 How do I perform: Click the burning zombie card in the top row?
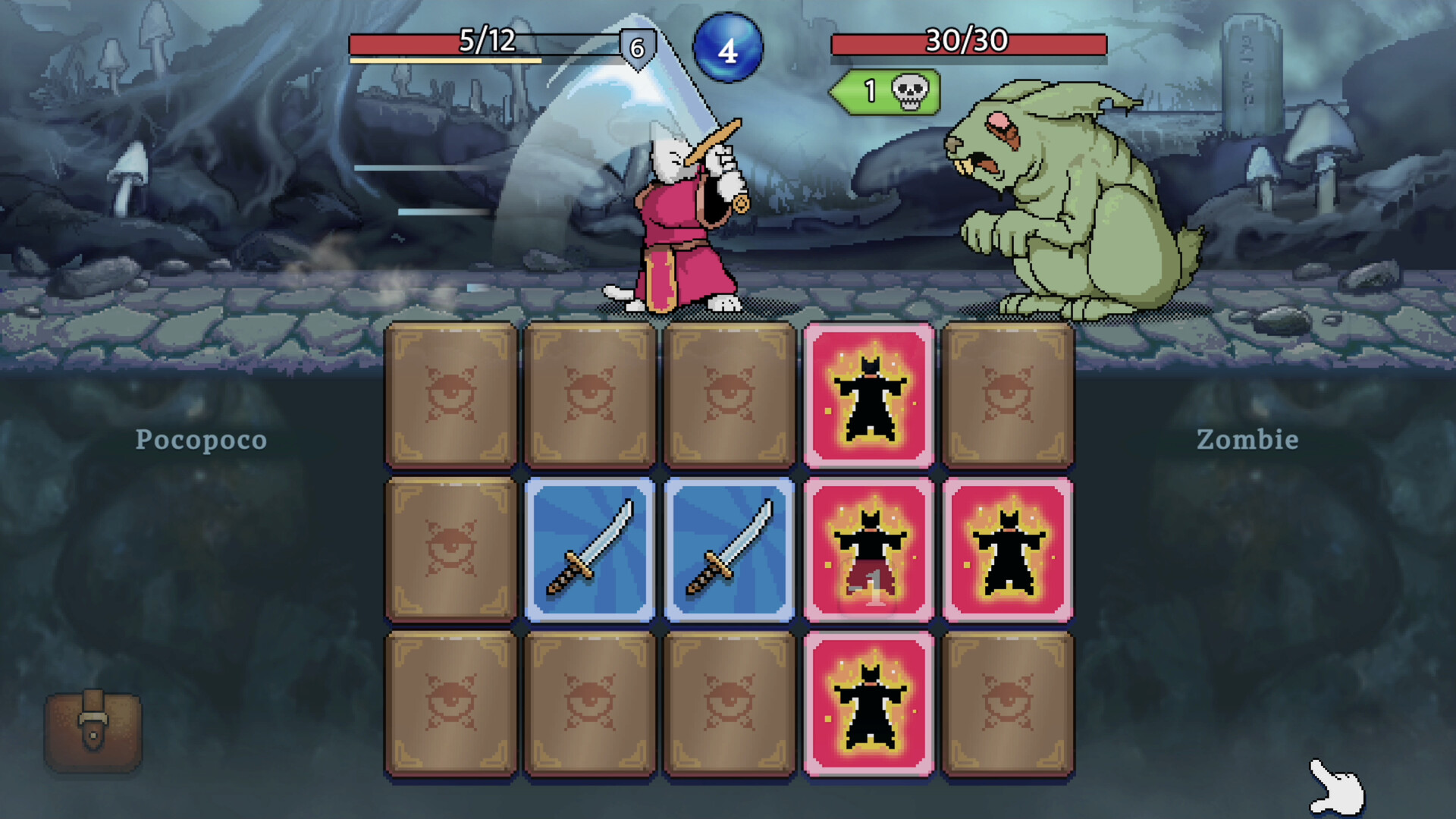click(870, 394)
